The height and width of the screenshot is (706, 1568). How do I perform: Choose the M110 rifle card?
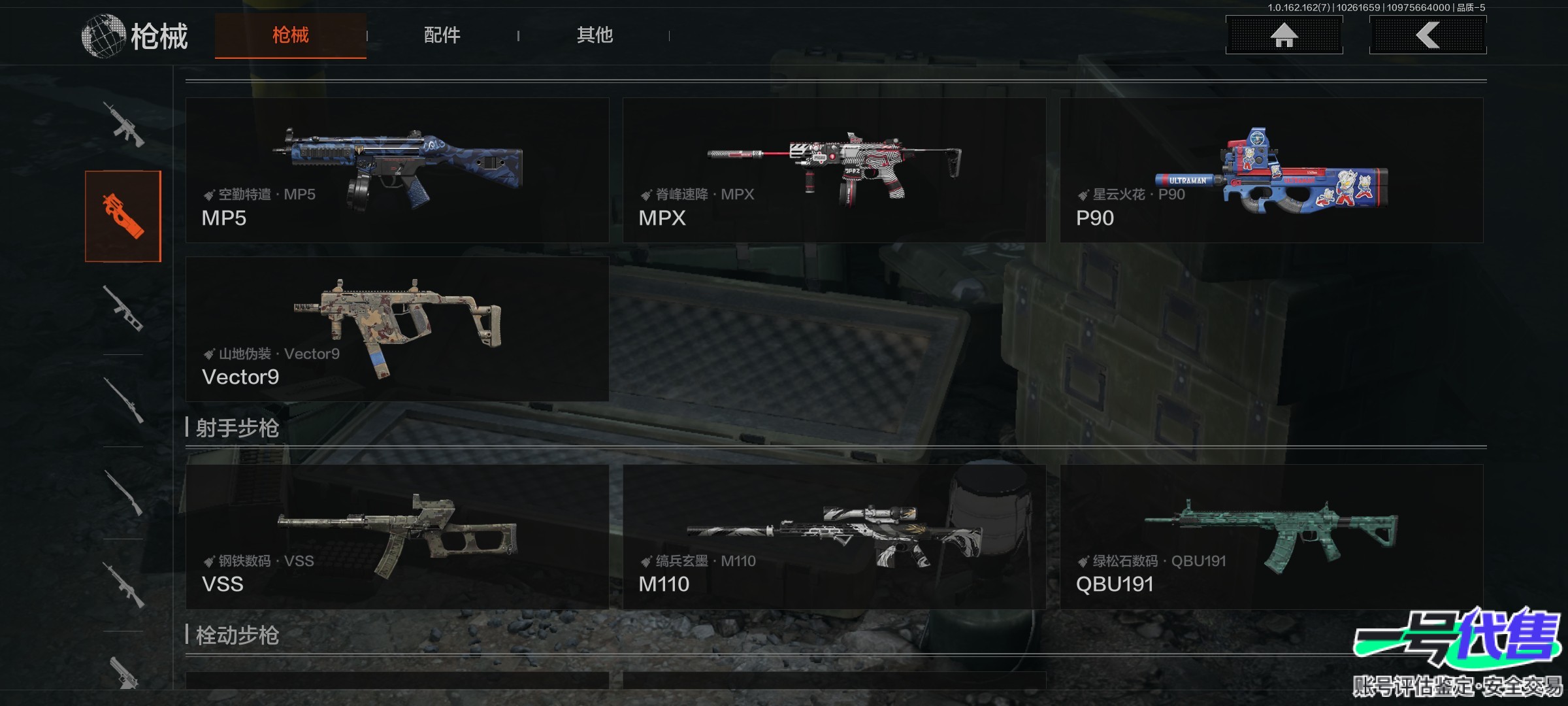coord(834,537)
